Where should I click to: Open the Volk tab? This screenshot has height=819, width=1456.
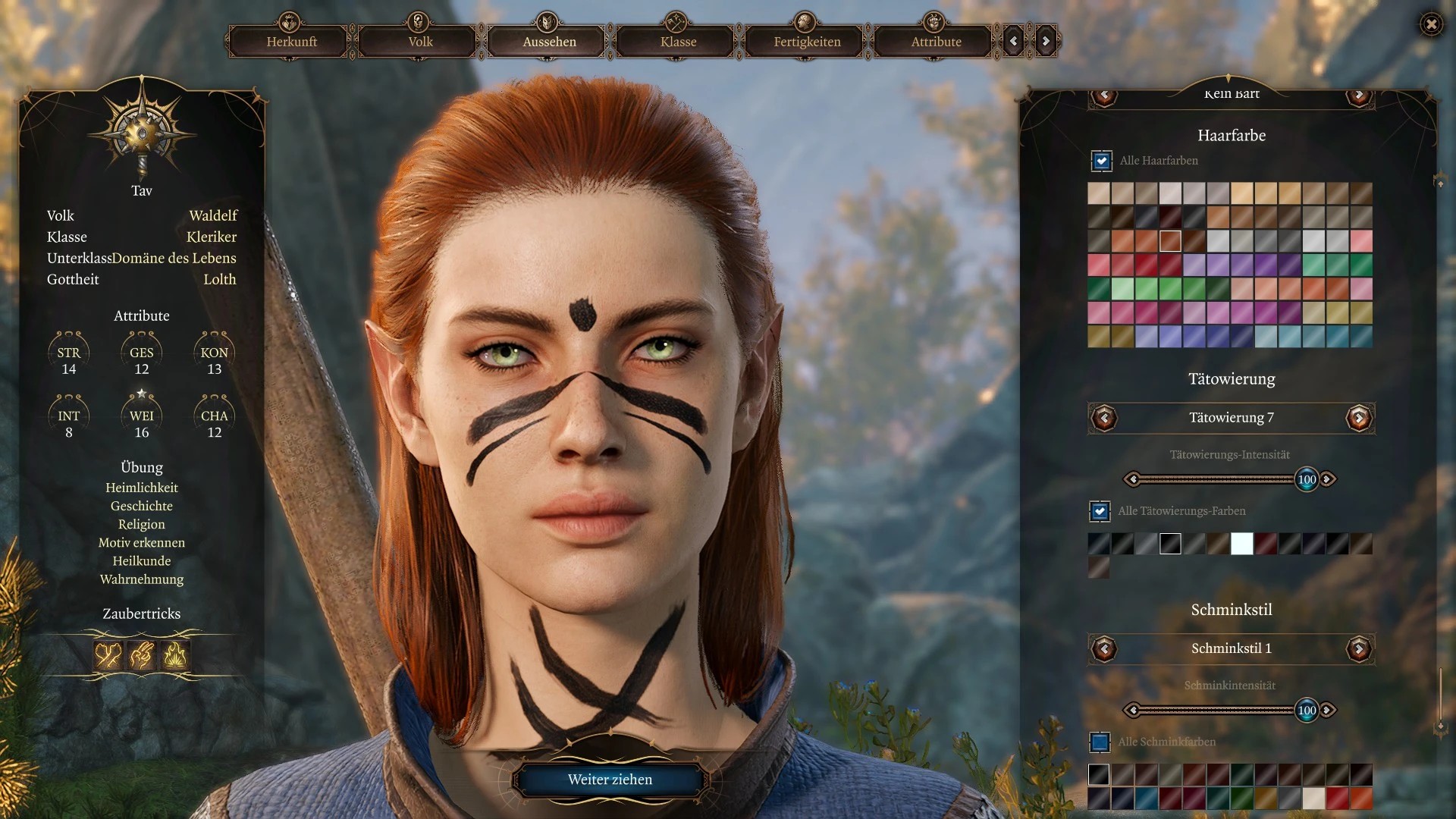pos(420,42)
